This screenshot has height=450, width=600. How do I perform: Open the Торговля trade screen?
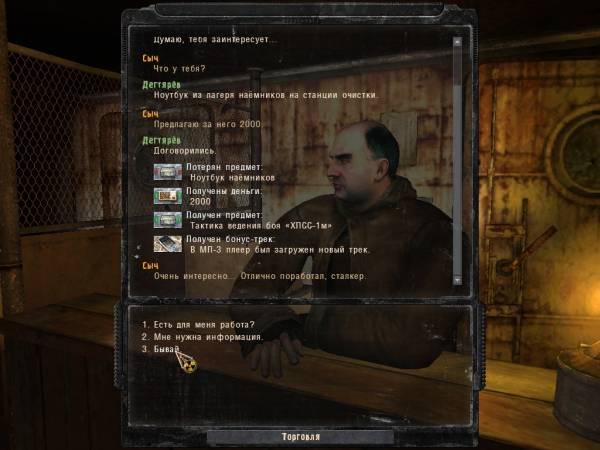point(298,437)
